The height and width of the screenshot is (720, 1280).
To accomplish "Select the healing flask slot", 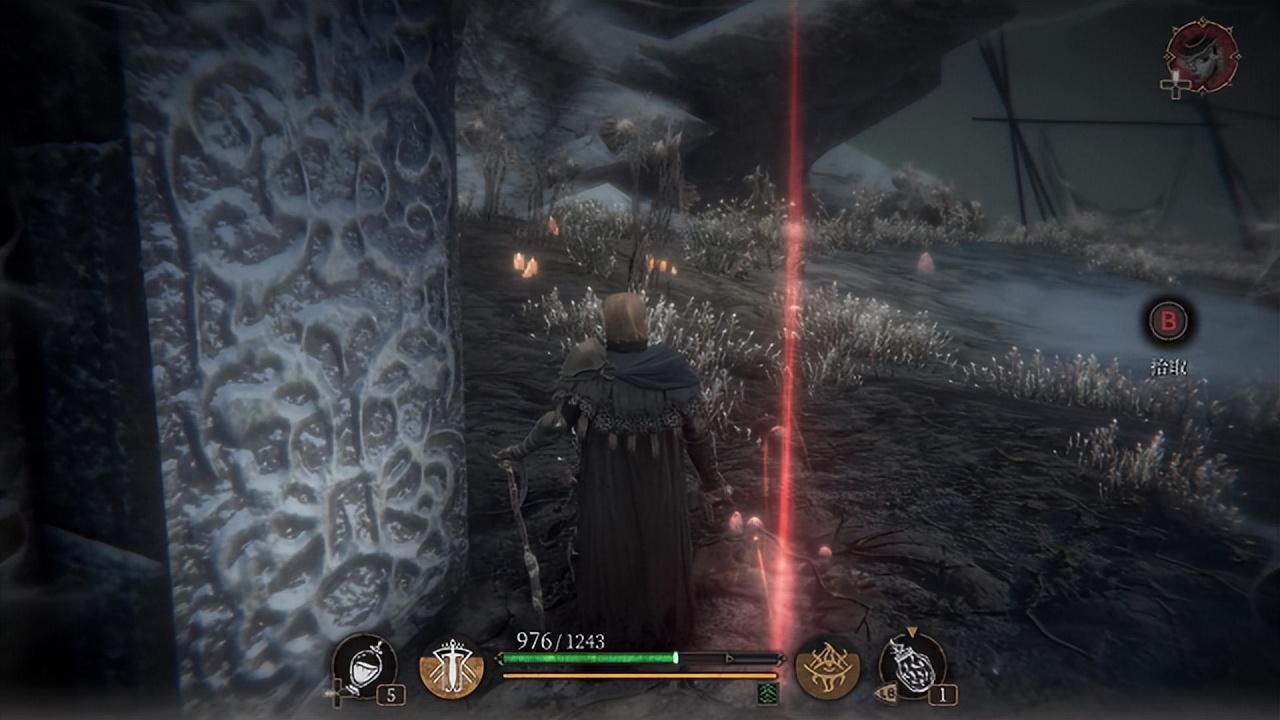I will tap(363, 666).
